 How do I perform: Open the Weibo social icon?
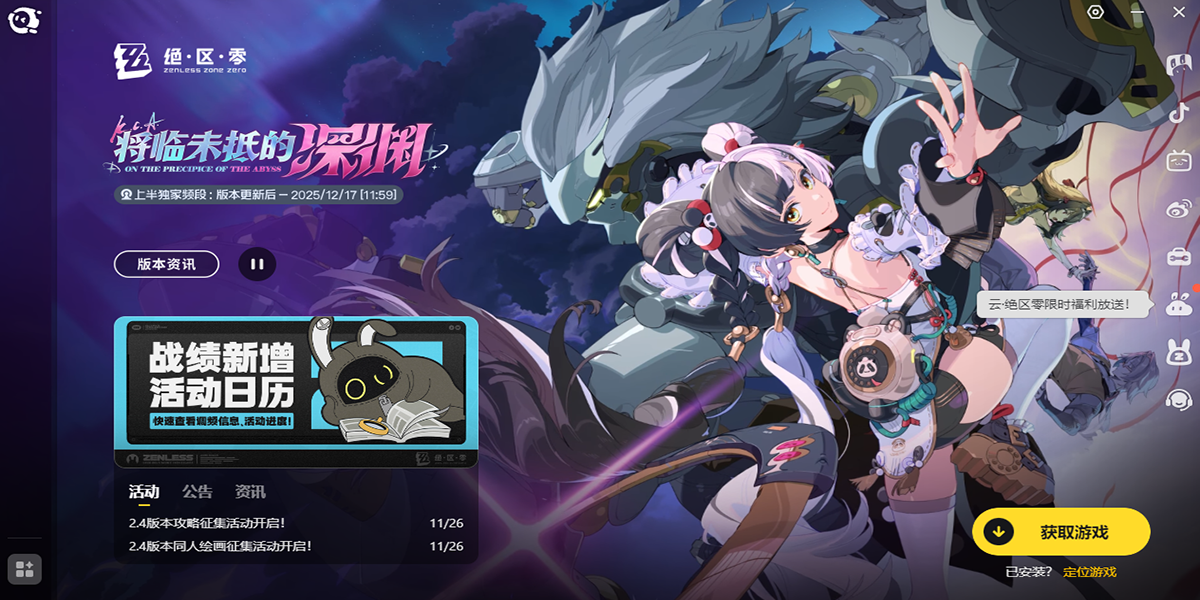1178,208
